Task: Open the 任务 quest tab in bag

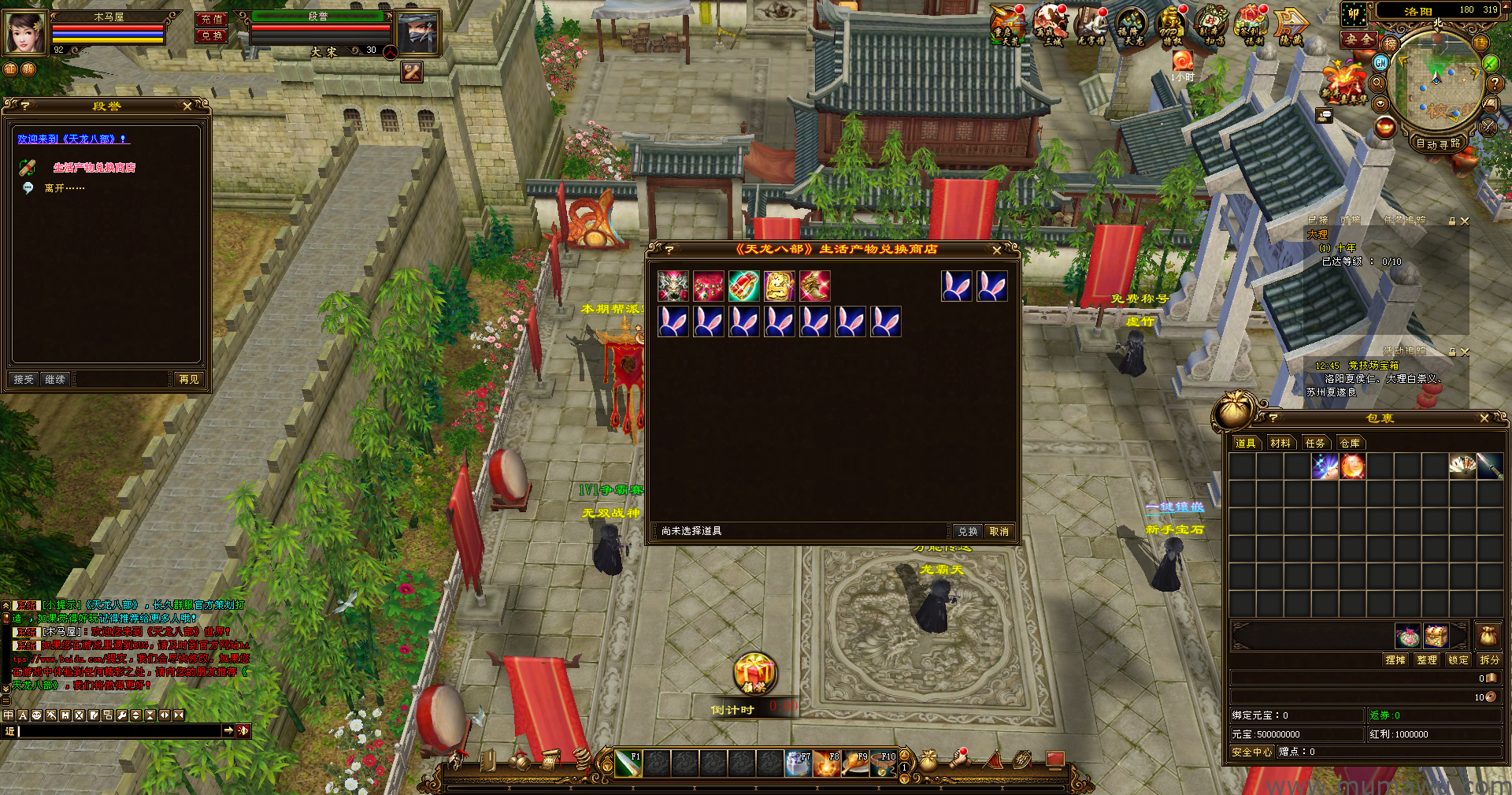Action: pyautogui.click(x=1315, y=444)
